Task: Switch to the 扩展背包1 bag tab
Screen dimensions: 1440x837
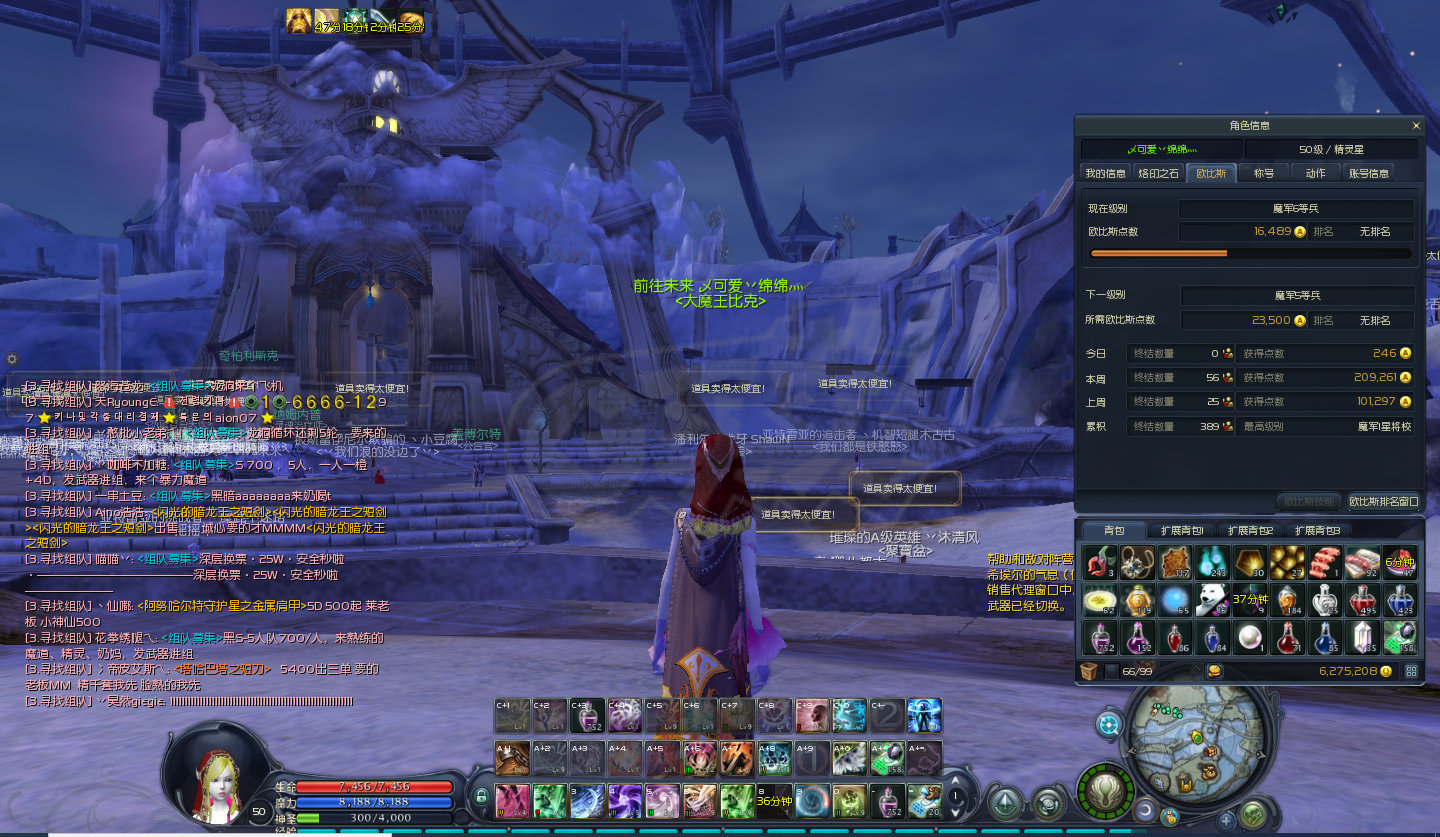Action: click(x=1182, y=530)
